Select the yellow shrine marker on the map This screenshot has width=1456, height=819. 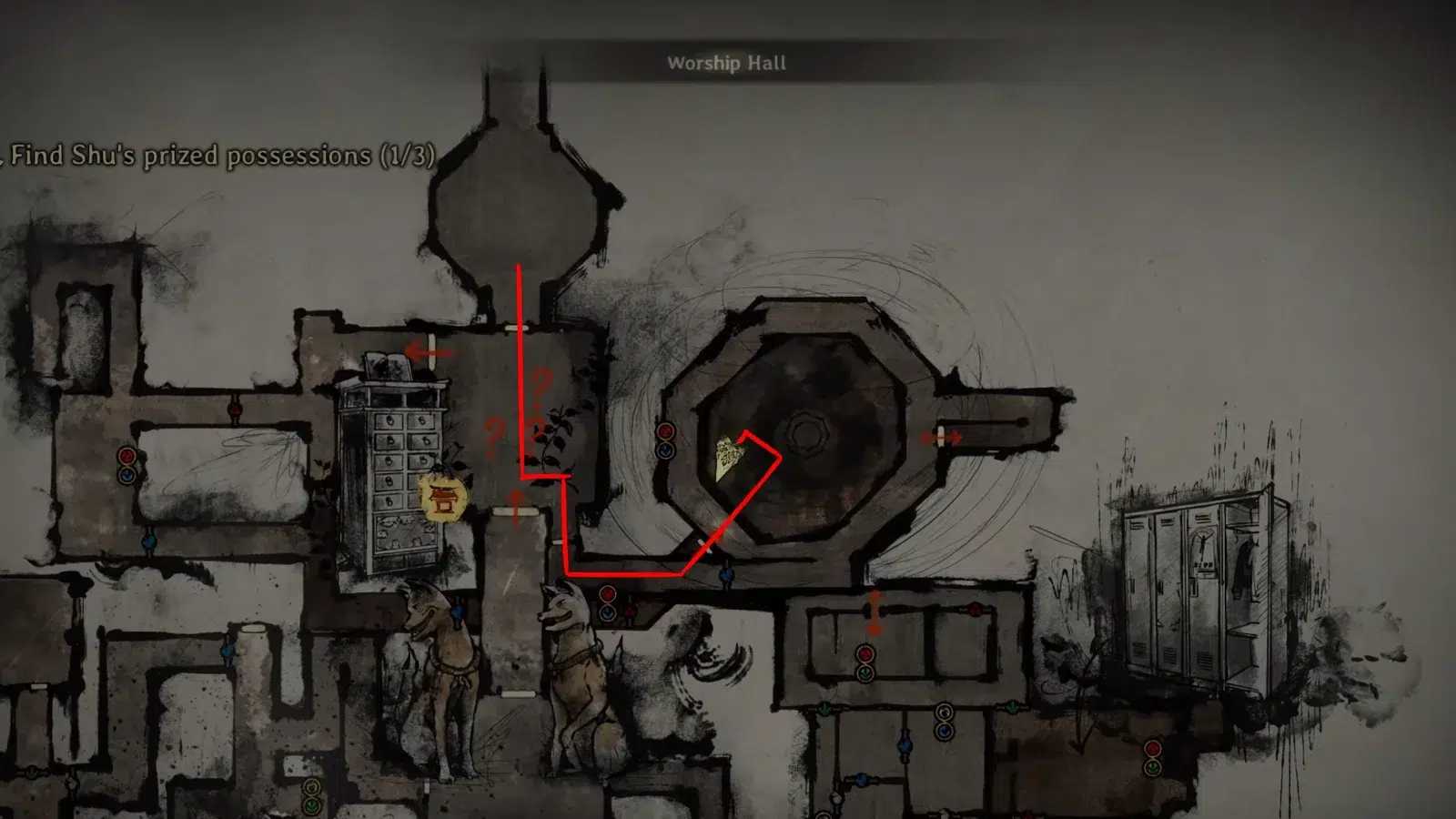point(443,498)
